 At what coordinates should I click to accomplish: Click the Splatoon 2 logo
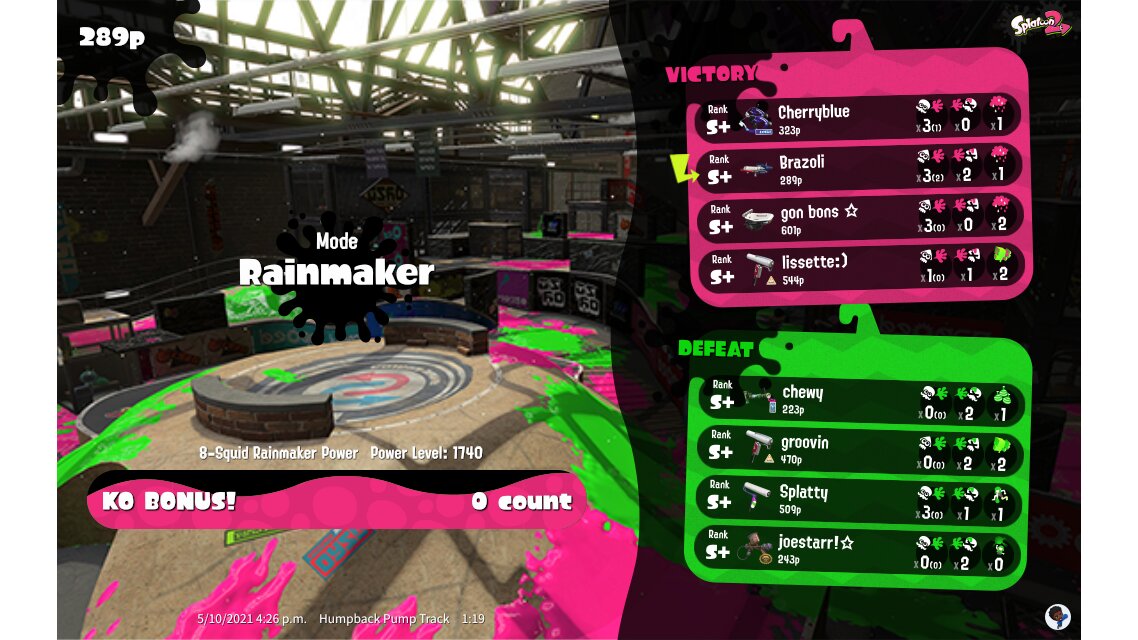pos(1044,24)
